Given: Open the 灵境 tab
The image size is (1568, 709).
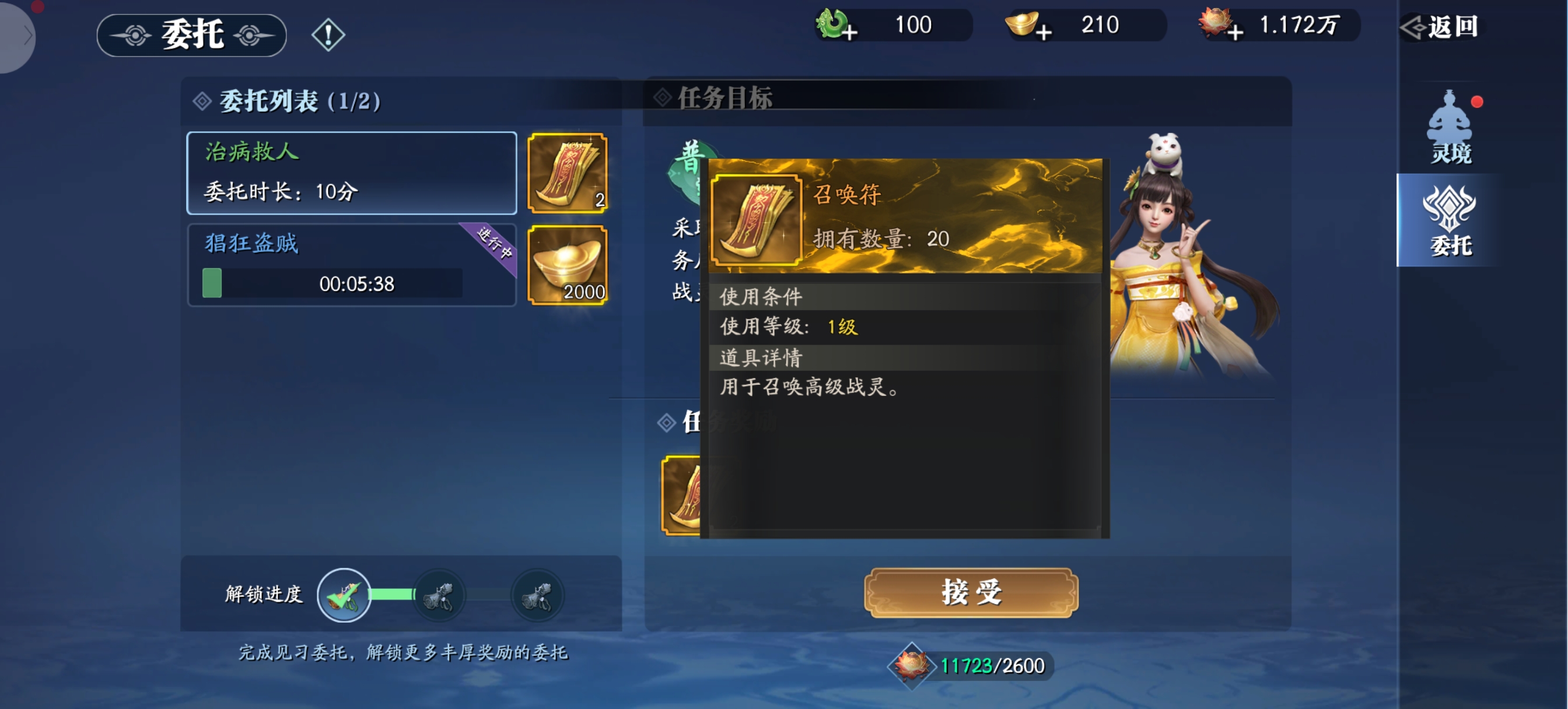Looking at the screenshot, I should click(x=1451, y=129).
